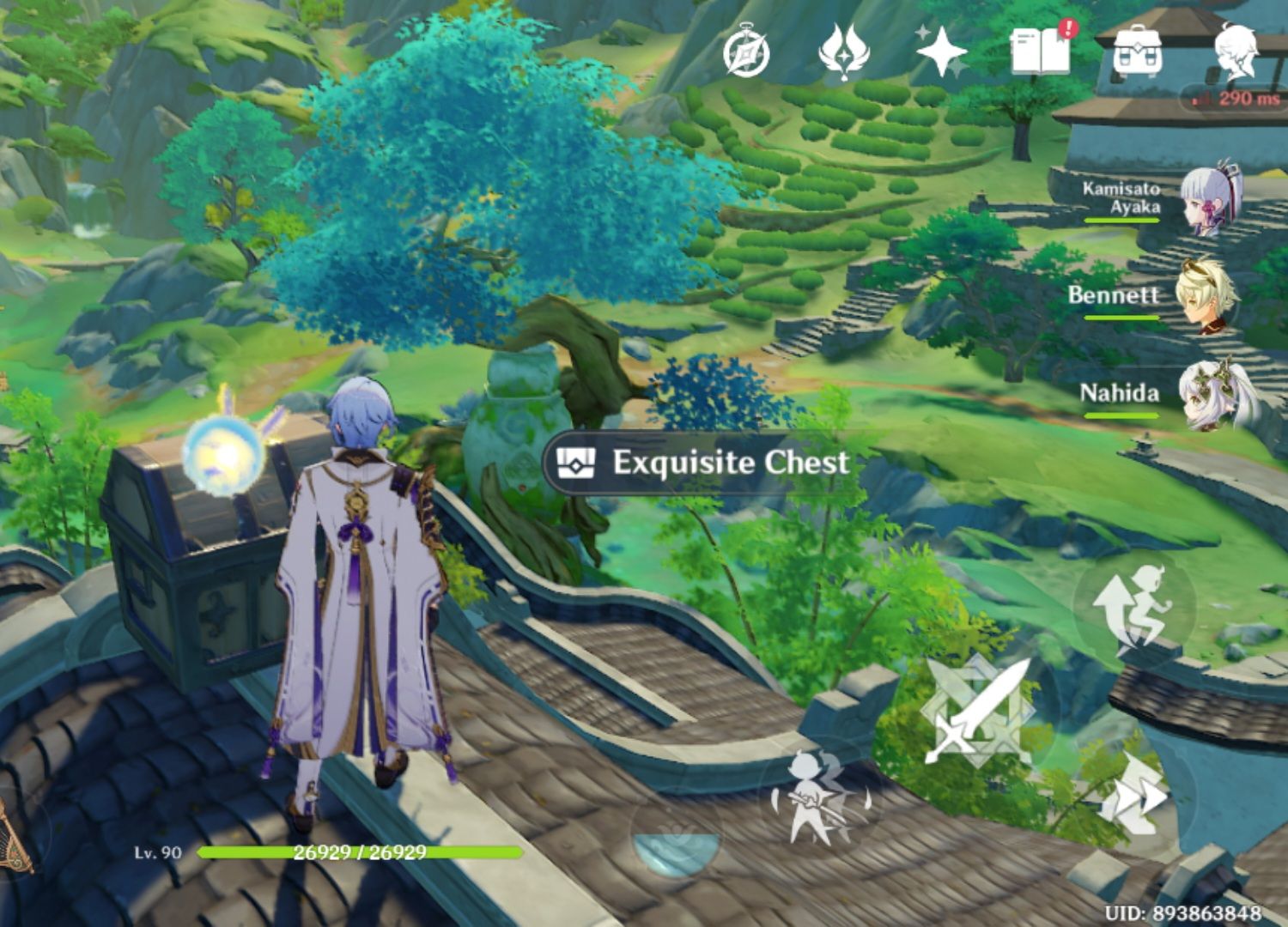
Task: Open the Events overview icon
Action: tap(846, 54)
